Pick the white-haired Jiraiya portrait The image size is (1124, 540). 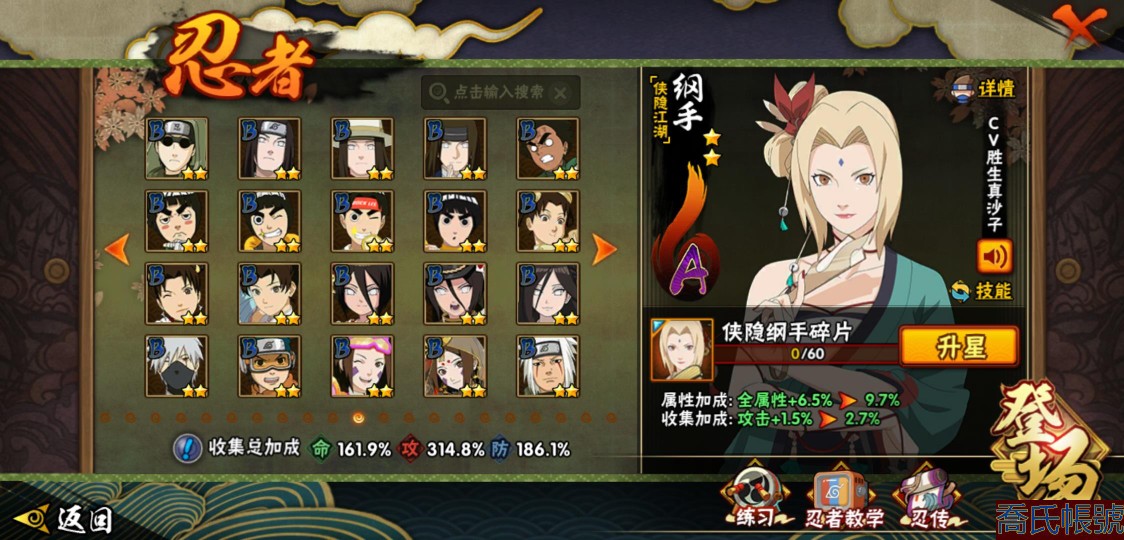point(548,366)
